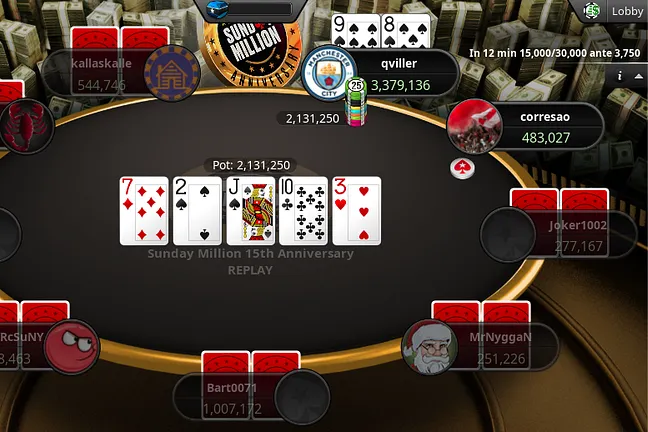Collapse the info panel using the up arrow
Image resolution: width=648 pixels, height=432 pixels.
click(x=640, y=75)
